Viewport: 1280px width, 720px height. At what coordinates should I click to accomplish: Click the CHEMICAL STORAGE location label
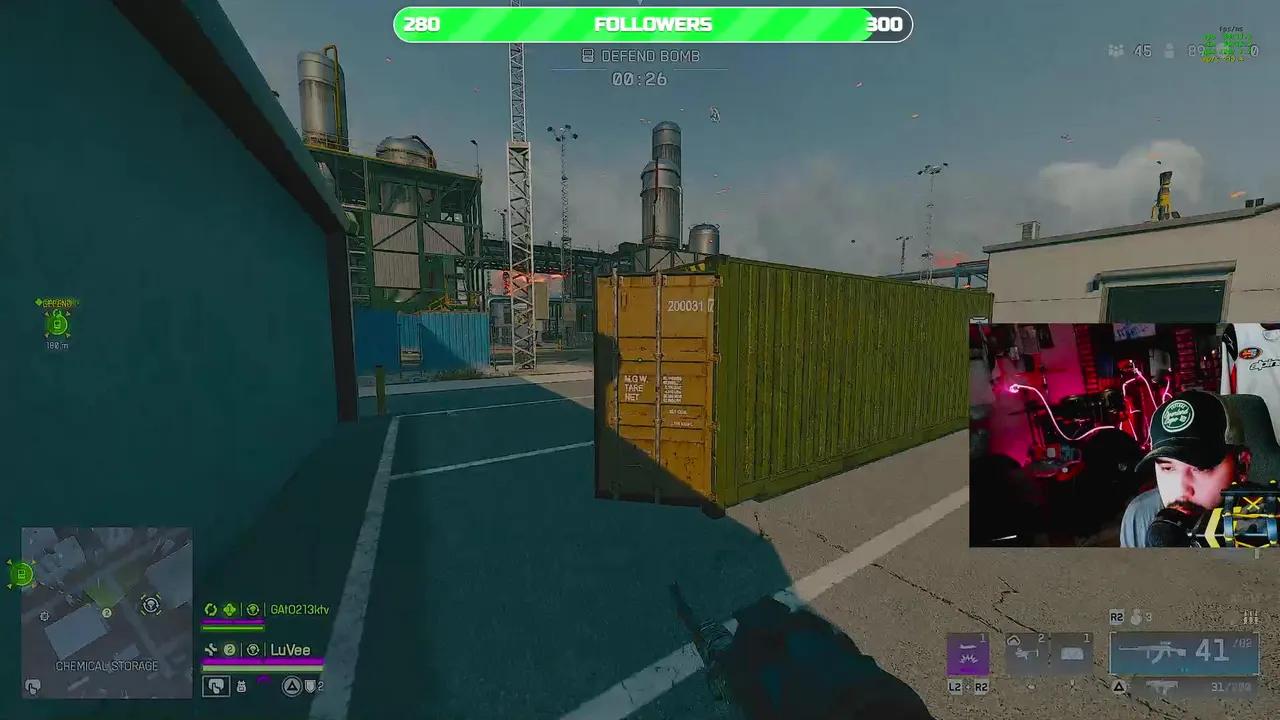108,665
